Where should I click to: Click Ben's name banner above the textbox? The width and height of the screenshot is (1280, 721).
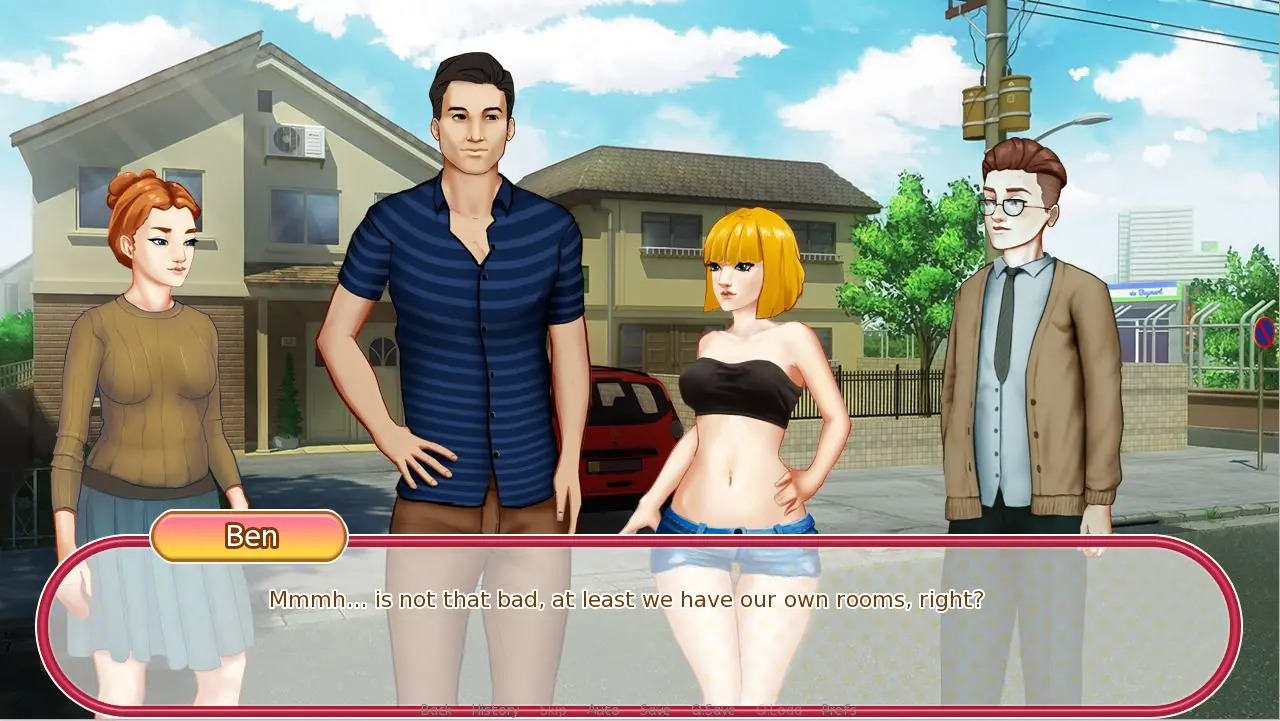pos(249,537)
